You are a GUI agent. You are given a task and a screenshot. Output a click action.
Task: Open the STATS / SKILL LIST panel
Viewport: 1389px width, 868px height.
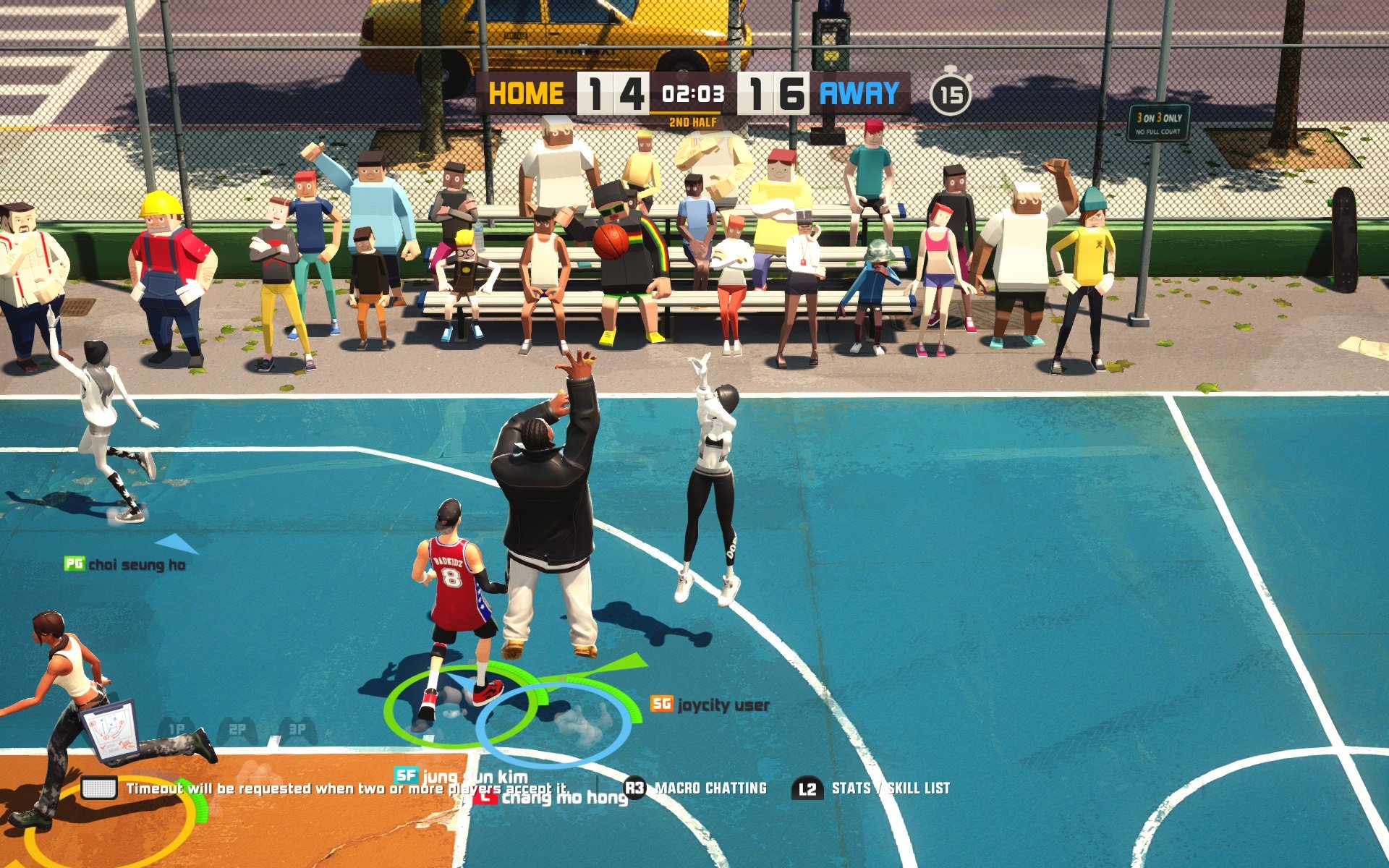[x=890, y=788]
